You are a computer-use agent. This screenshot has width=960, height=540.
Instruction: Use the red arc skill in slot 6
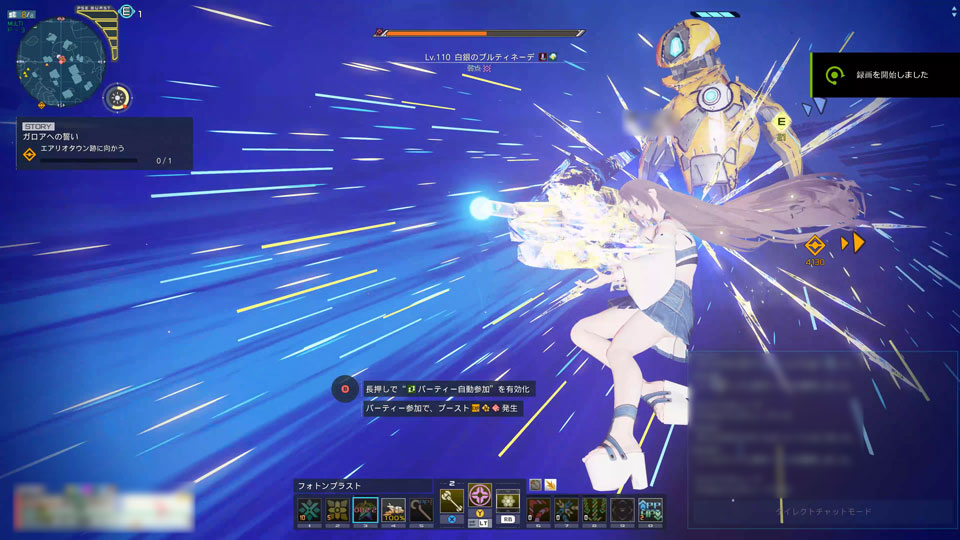coord(538,511)
